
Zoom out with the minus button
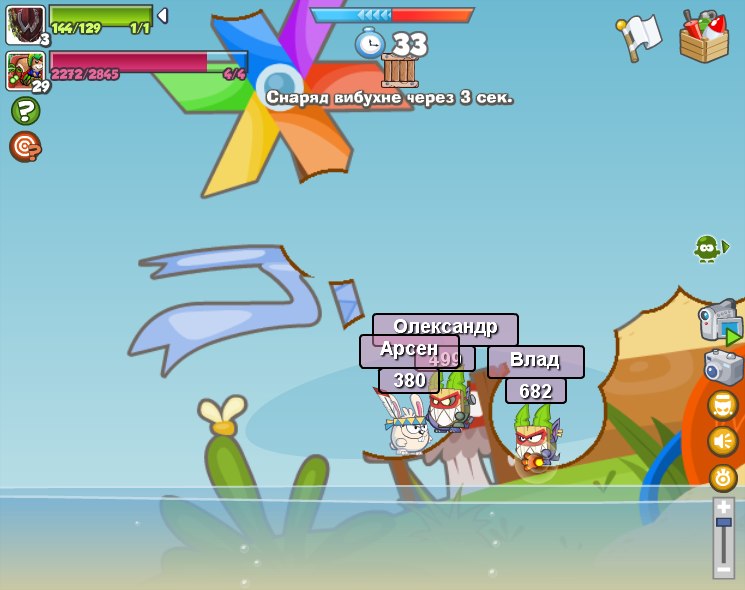pyautogui.click(x=723, y=569)
